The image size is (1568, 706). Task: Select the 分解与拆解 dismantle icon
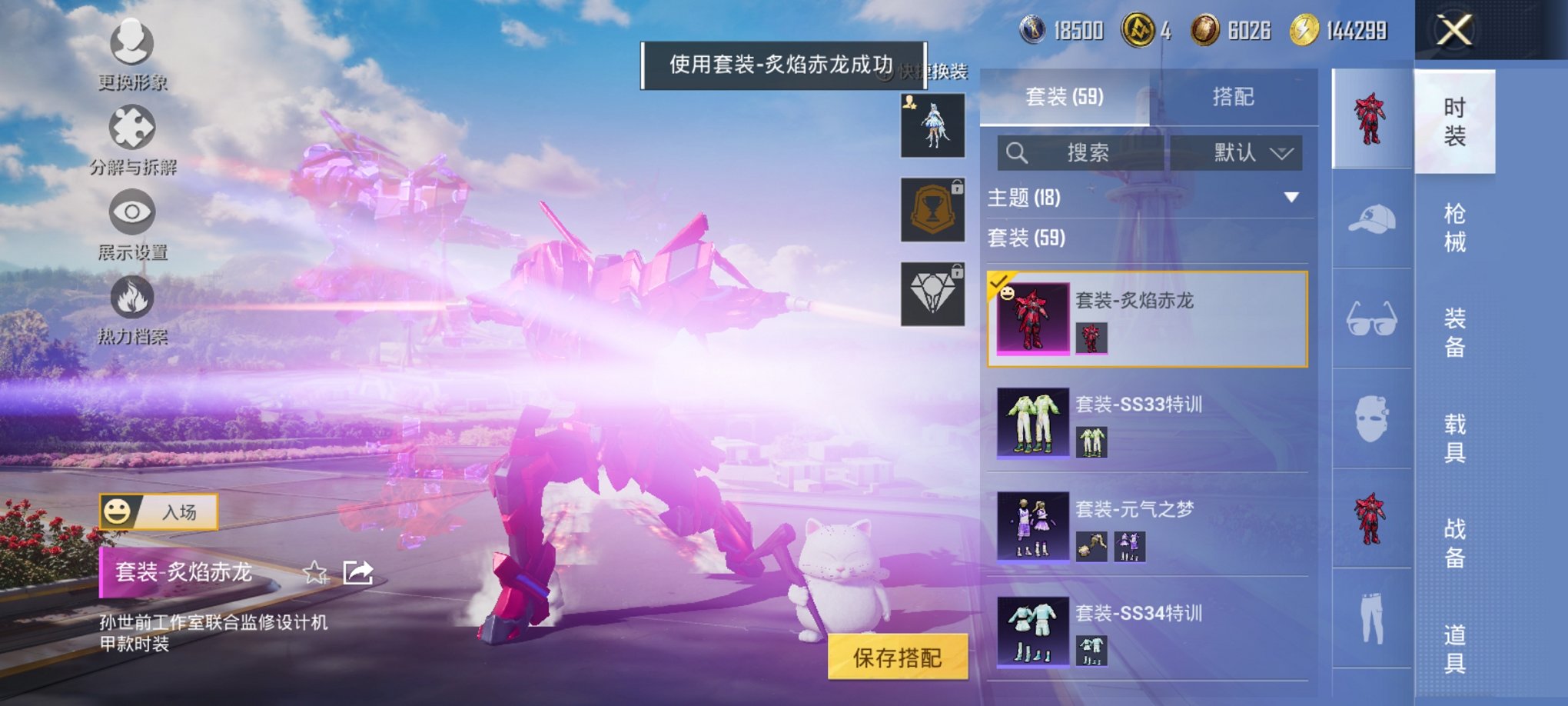coord(132,131)
